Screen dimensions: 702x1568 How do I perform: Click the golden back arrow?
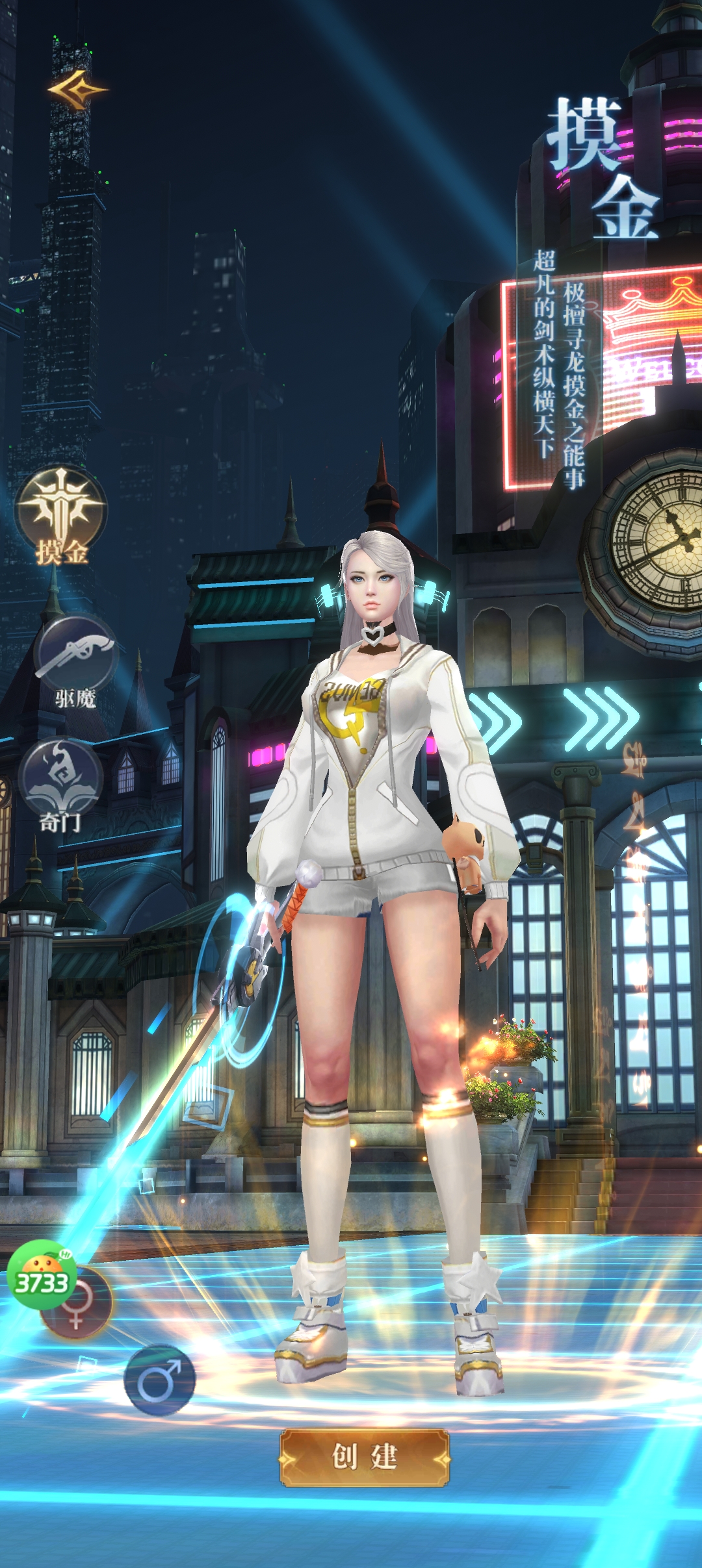point(77,90)
